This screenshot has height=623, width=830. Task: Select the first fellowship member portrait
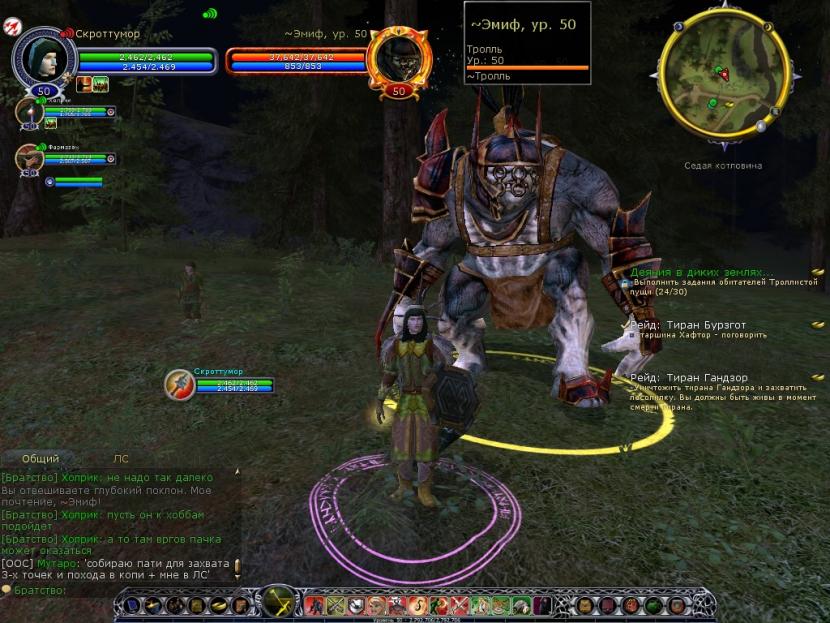pos(28,112)
